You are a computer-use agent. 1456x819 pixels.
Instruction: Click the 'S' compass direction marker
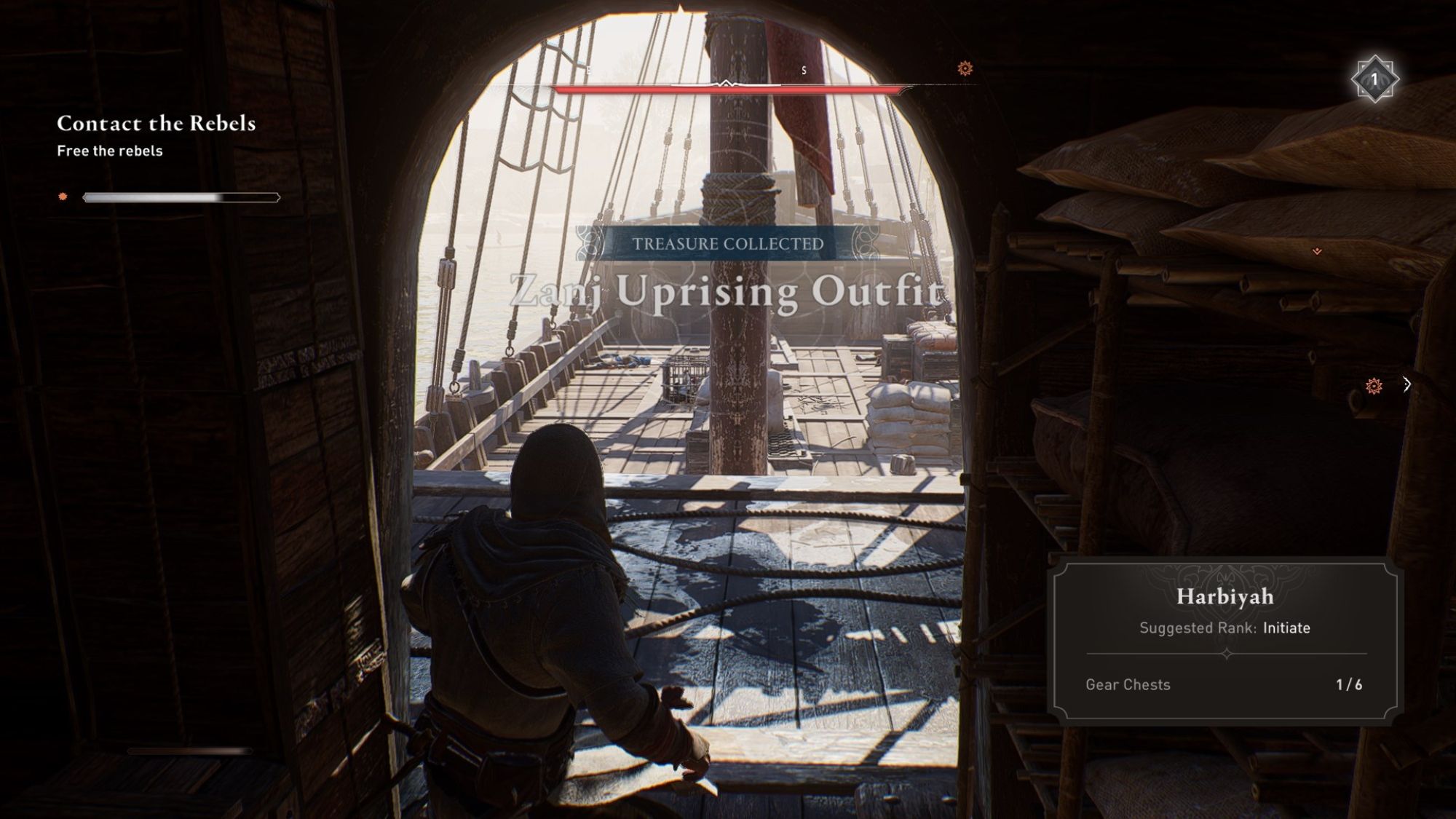click(x=805, y=71)
